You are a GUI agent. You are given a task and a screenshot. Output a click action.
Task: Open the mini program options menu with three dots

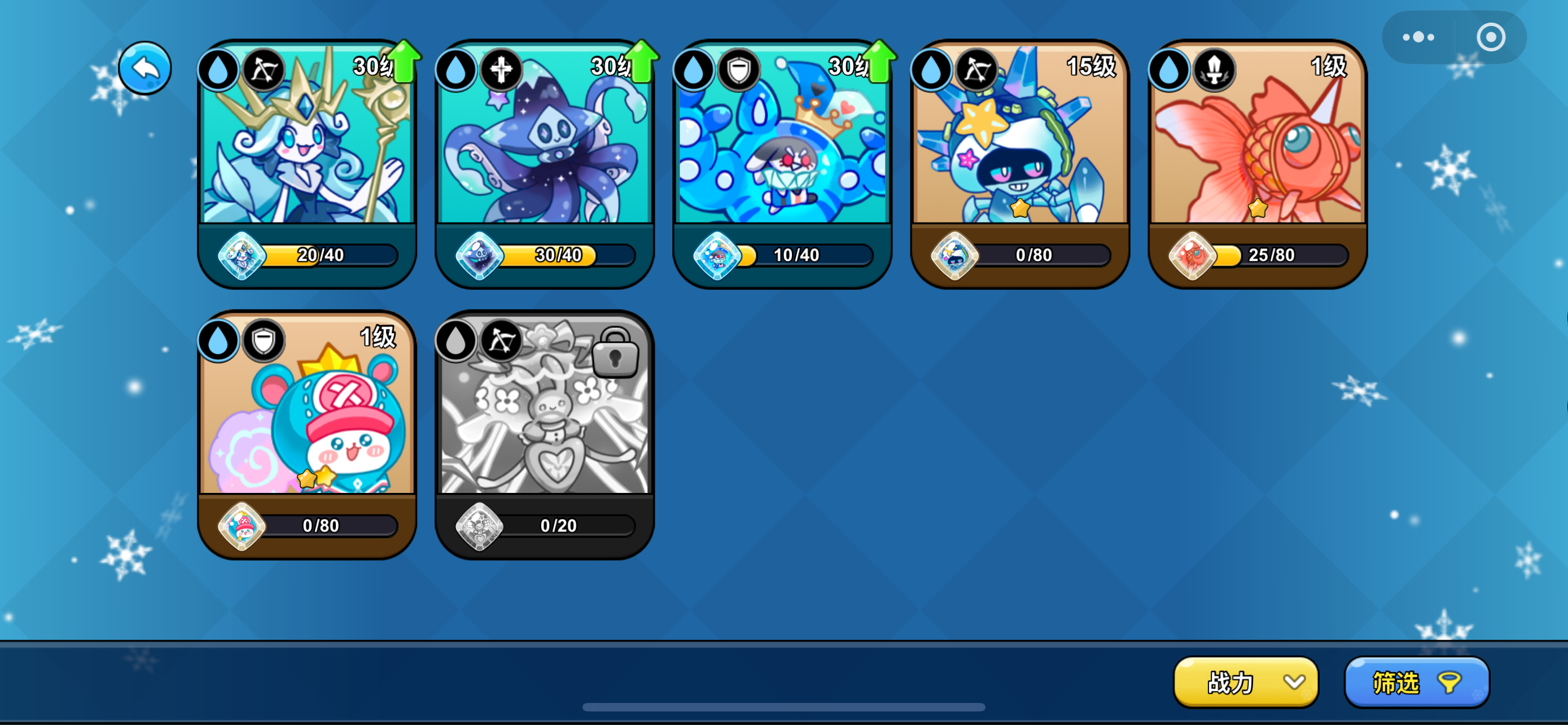pyautogui.click(x=1418, y=36)
